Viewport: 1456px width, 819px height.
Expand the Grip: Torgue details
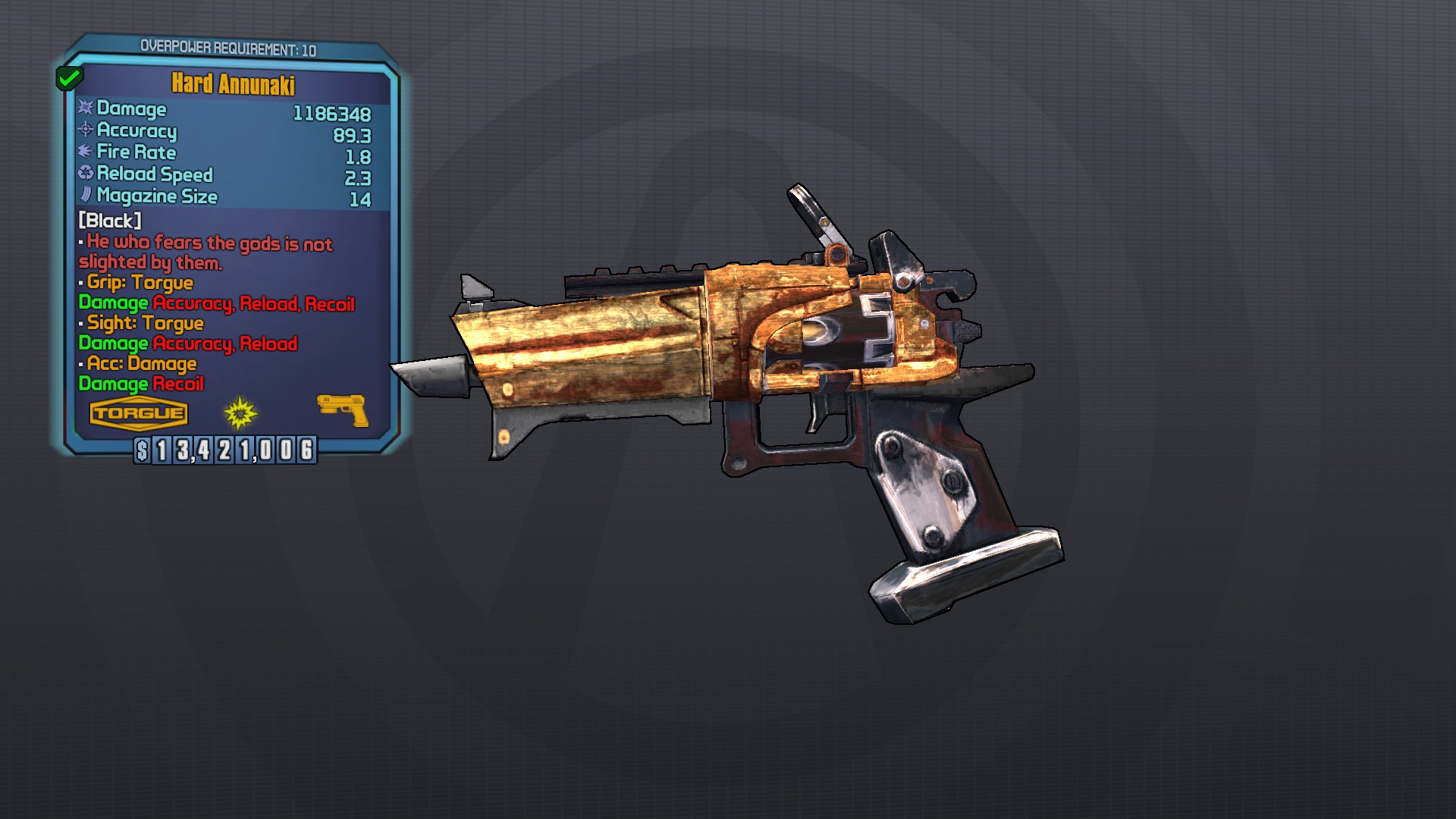(x=136, y=283)
